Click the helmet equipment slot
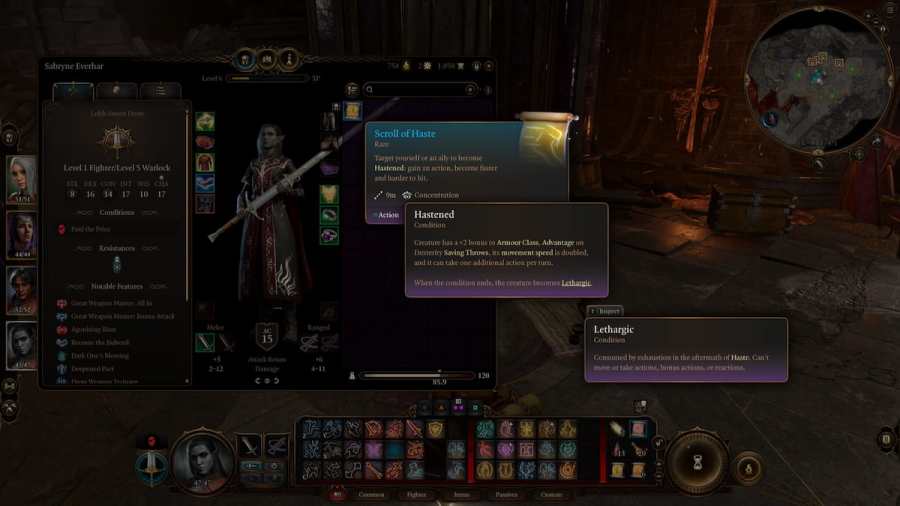Screen dimensions: 900x506 tap(205, 122)
